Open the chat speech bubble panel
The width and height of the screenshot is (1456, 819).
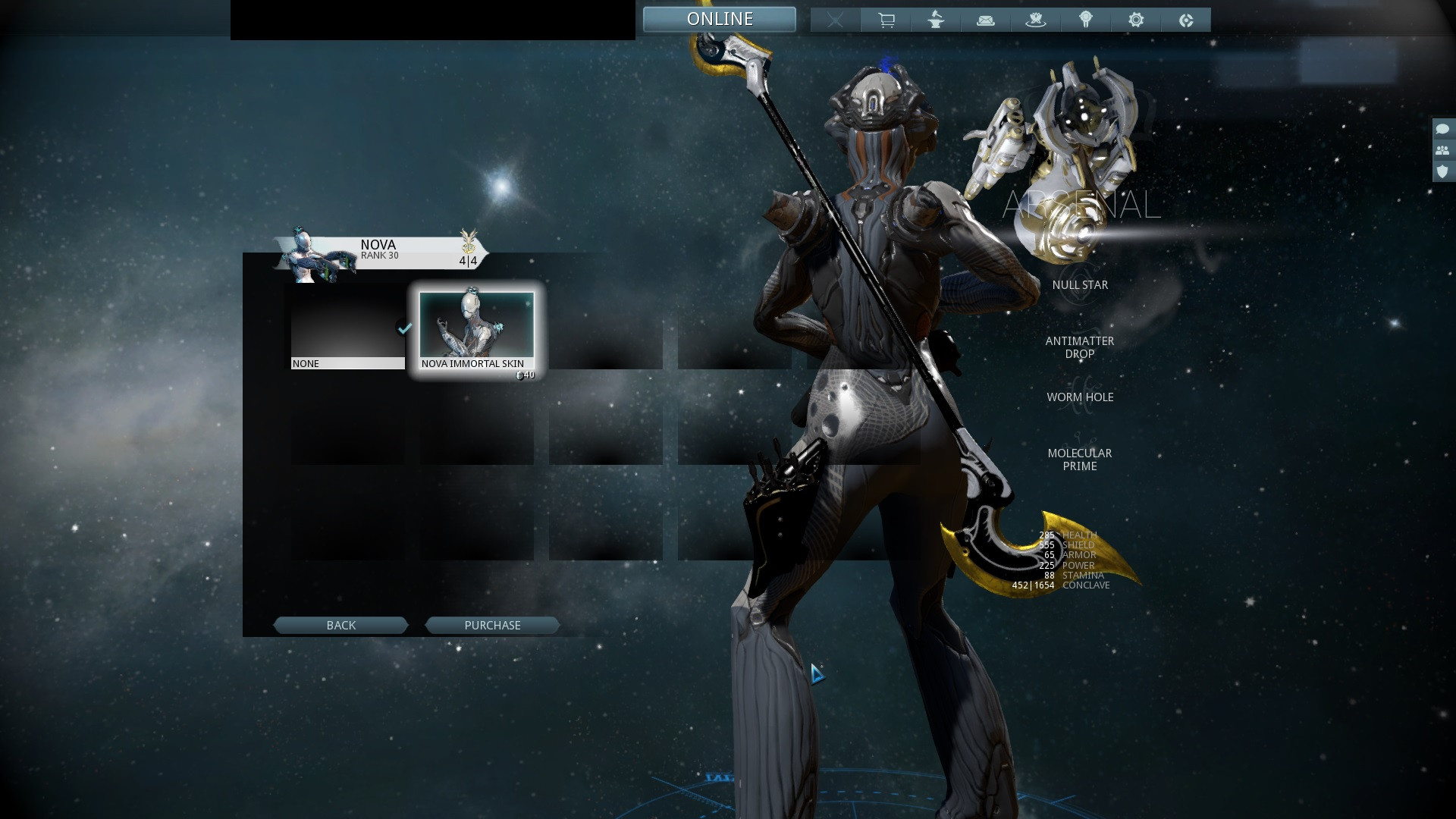(x=1442, y=129)
